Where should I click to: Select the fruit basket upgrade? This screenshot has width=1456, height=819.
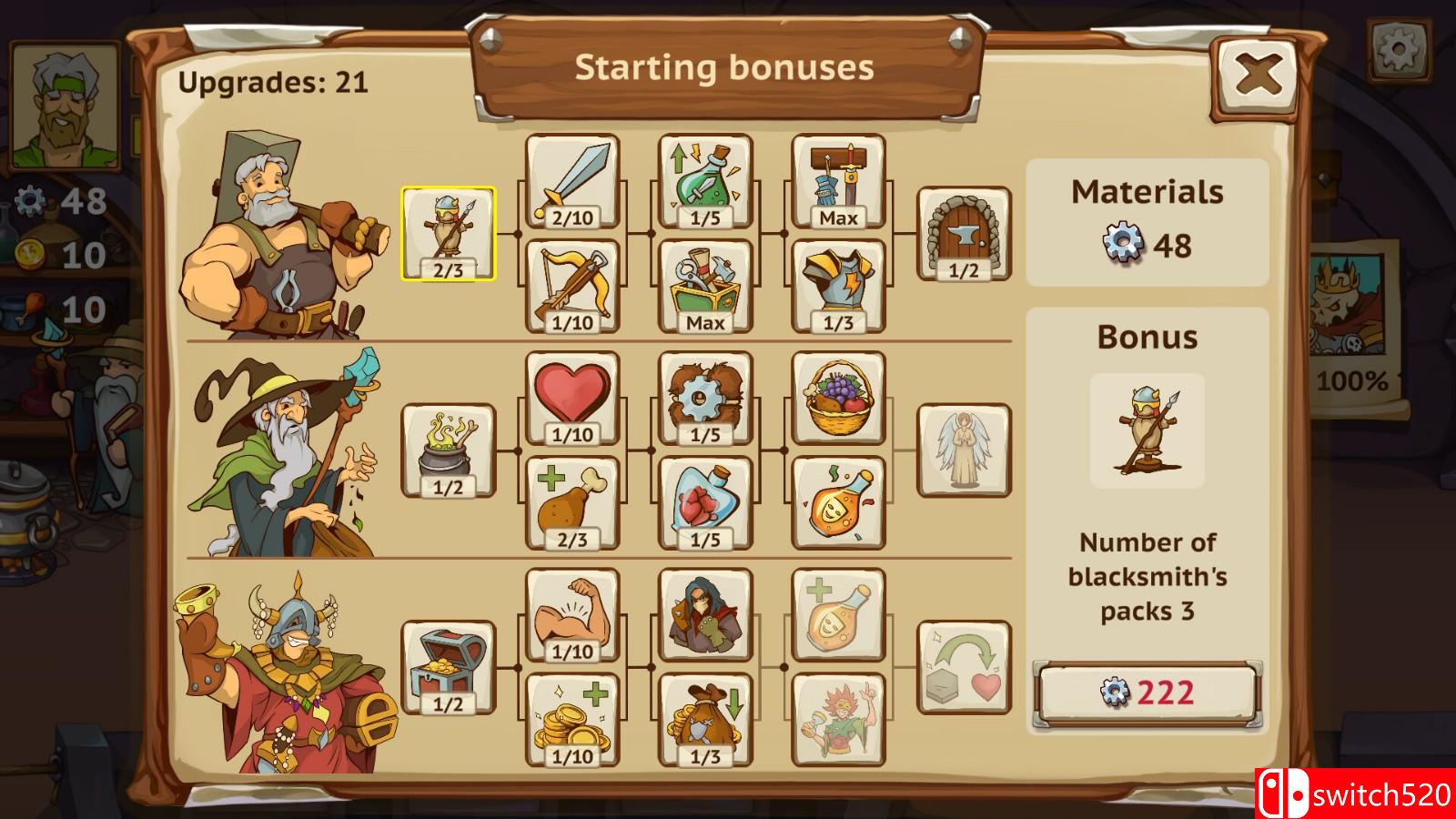(837, 395)
